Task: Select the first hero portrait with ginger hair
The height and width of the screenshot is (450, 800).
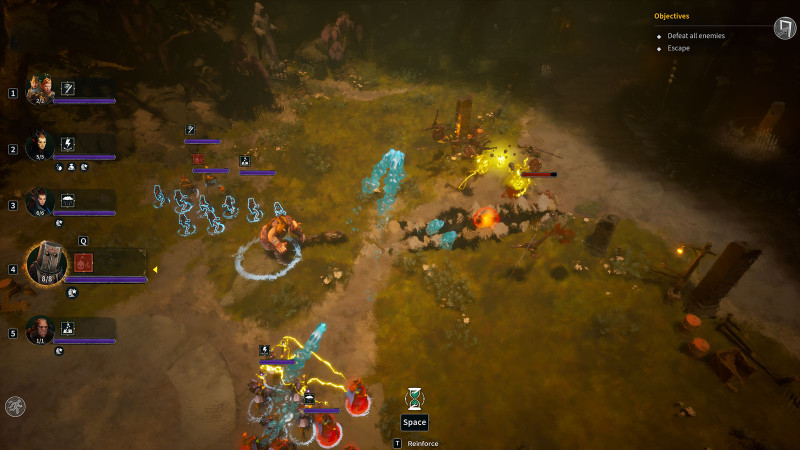Action: (40, 88)
